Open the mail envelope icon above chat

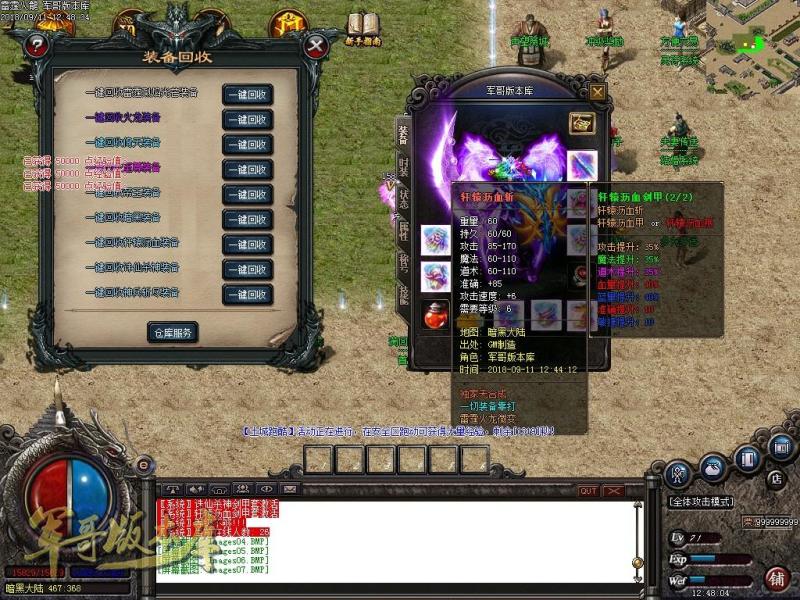click(289, 489)
